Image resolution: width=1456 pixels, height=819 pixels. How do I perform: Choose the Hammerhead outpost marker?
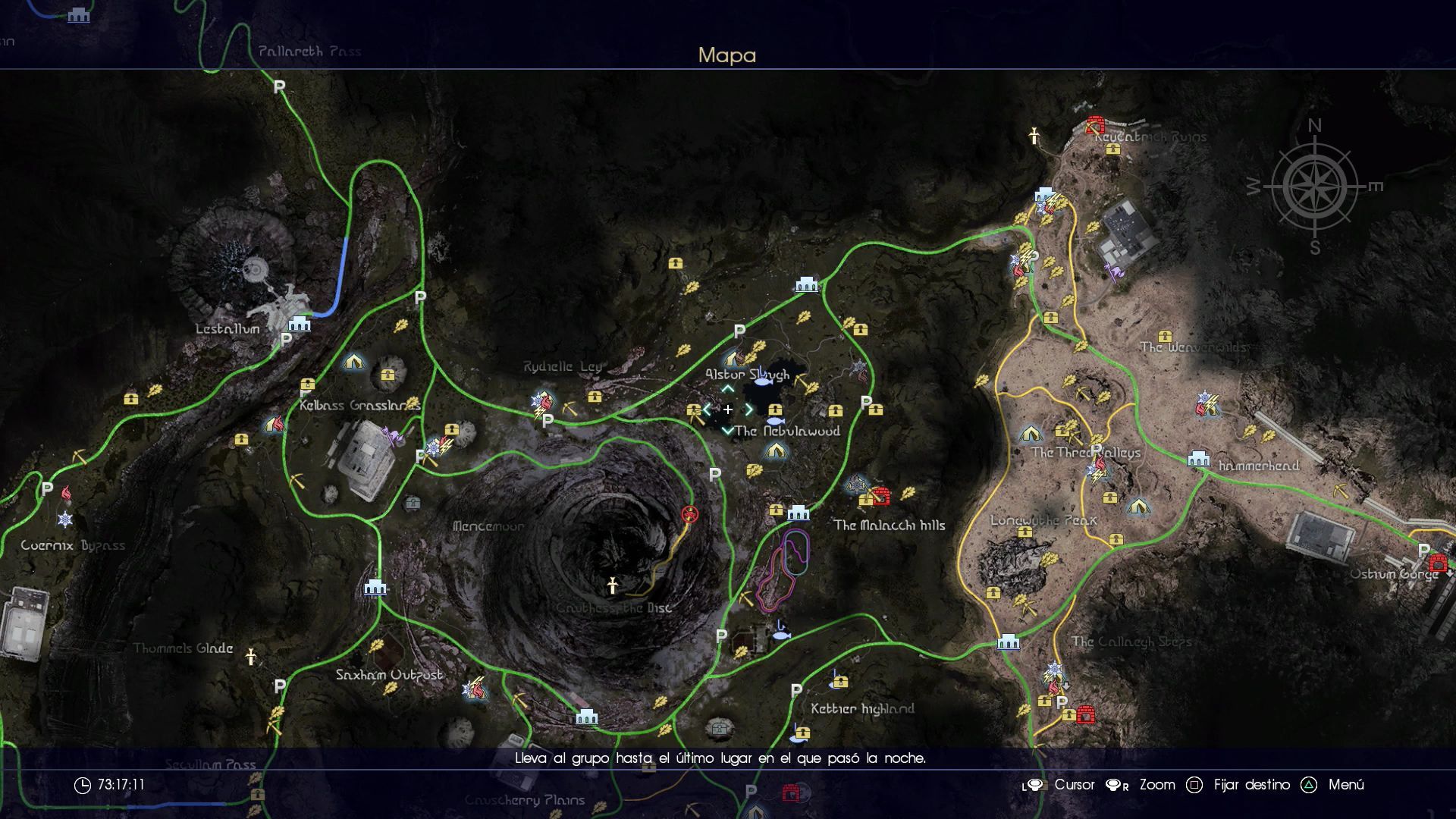coord(1198,458)
